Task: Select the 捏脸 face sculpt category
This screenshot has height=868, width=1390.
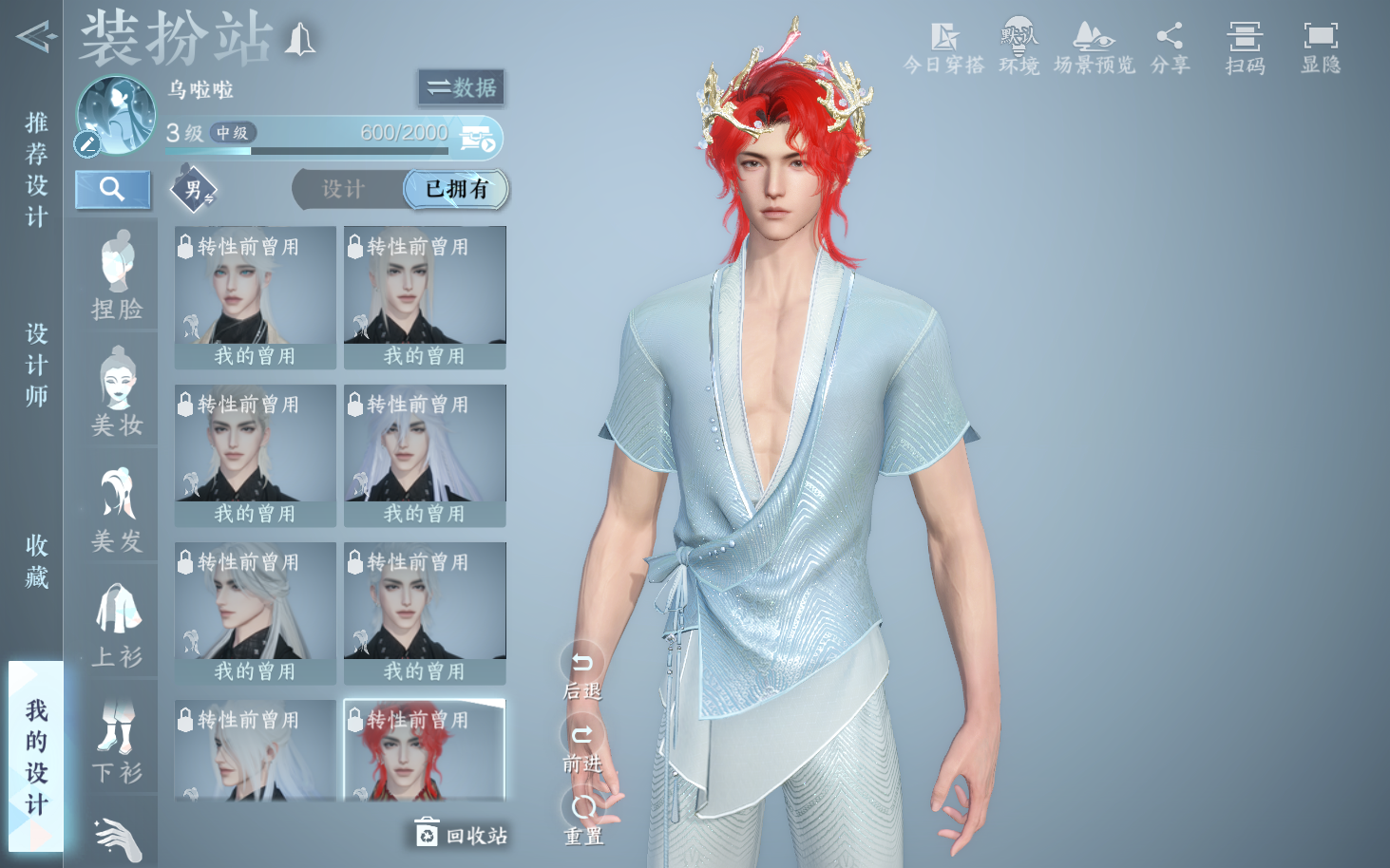Action: tap(117, 277)
